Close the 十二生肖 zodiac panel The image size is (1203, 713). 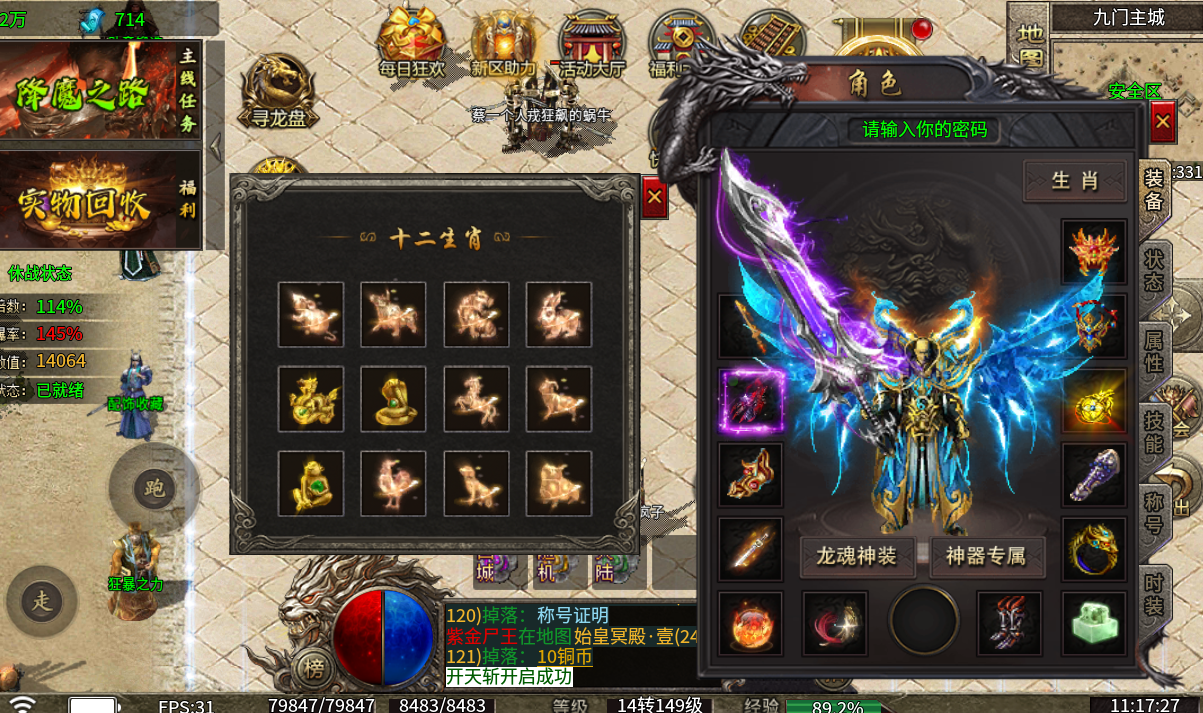click(x=654, y=198)
